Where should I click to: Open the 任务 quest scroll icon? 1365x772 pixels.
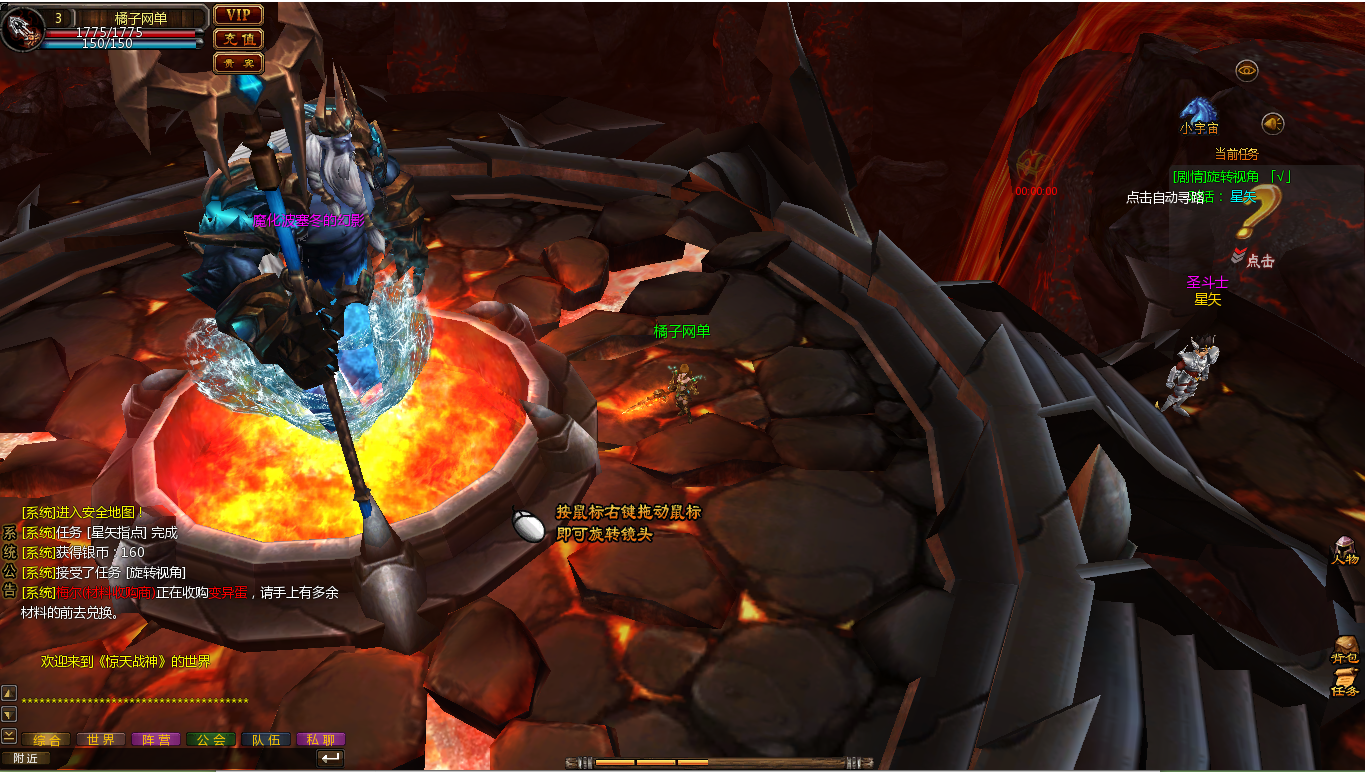(x=1344, y=682)
